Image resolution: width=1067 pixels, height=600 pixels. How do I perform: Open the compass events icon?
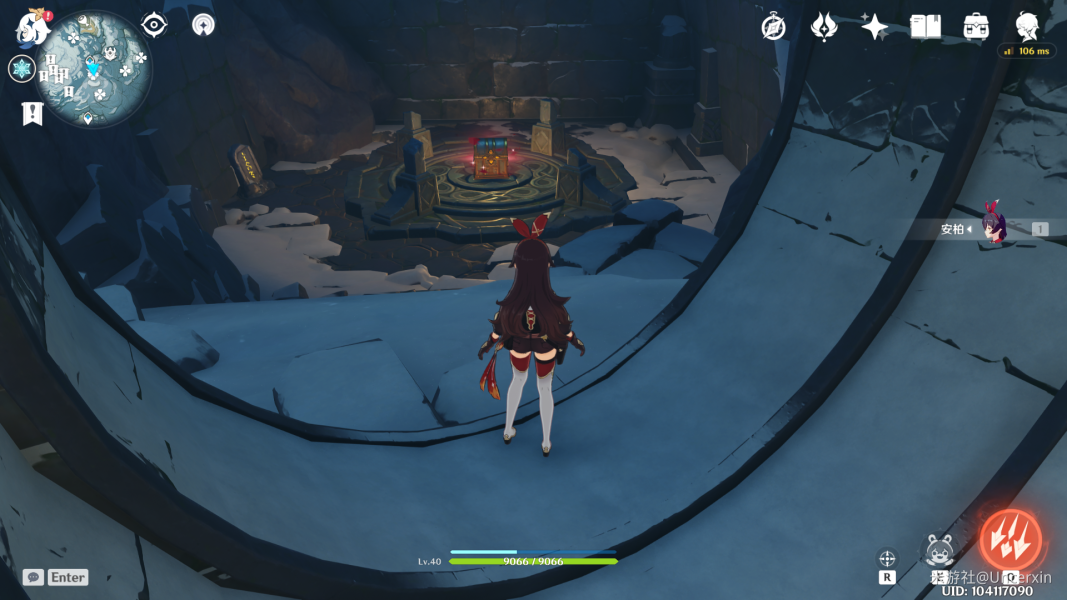tap(773, 27)
